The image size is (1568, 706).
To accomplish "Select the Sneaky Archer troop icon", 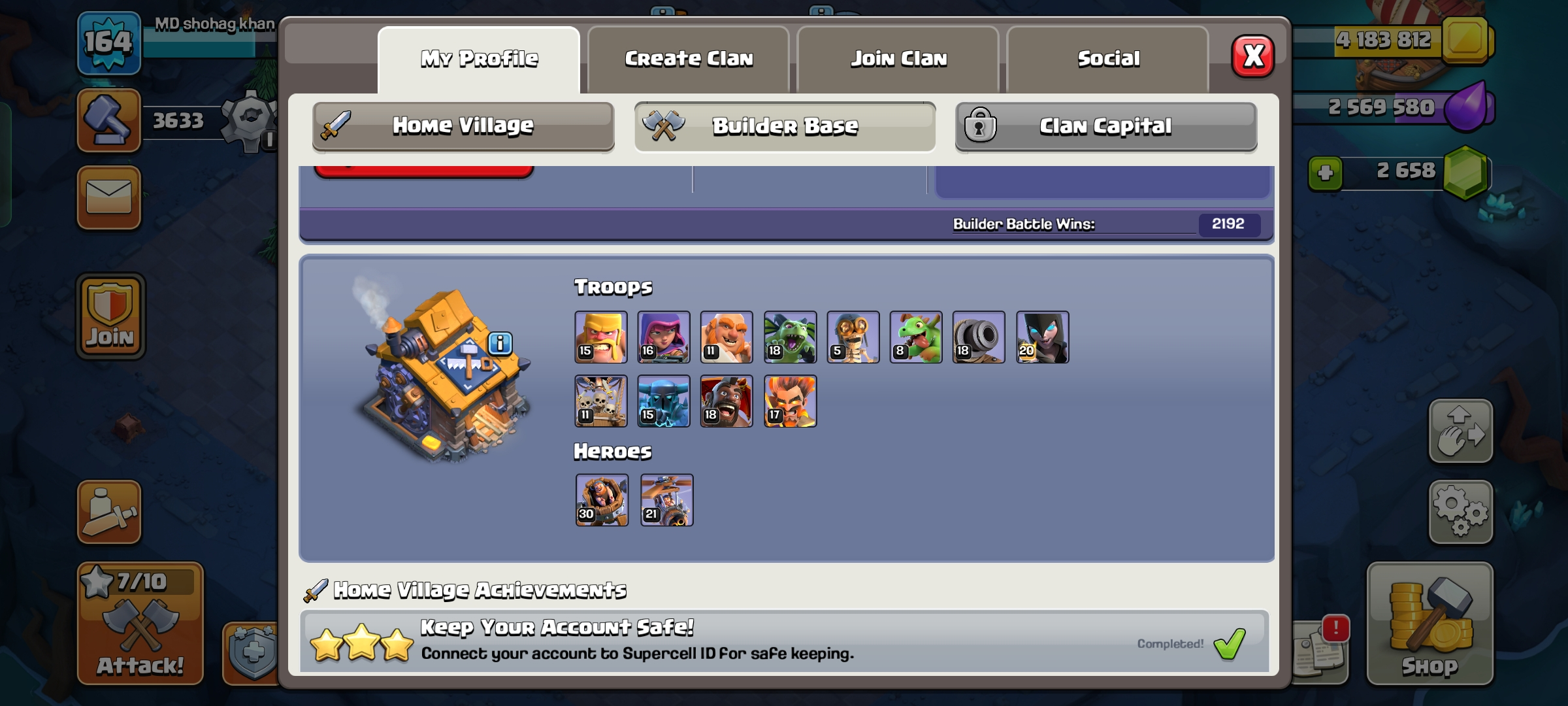I will (x=664, y=337).
